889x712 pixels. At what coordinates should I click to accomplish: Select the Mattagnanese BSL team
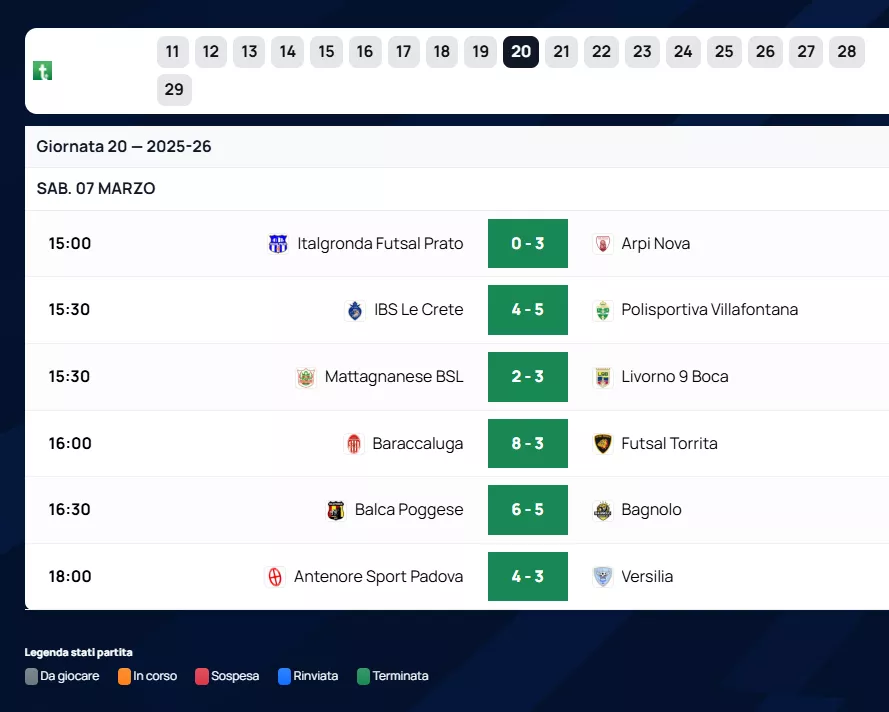pos(394,377)
